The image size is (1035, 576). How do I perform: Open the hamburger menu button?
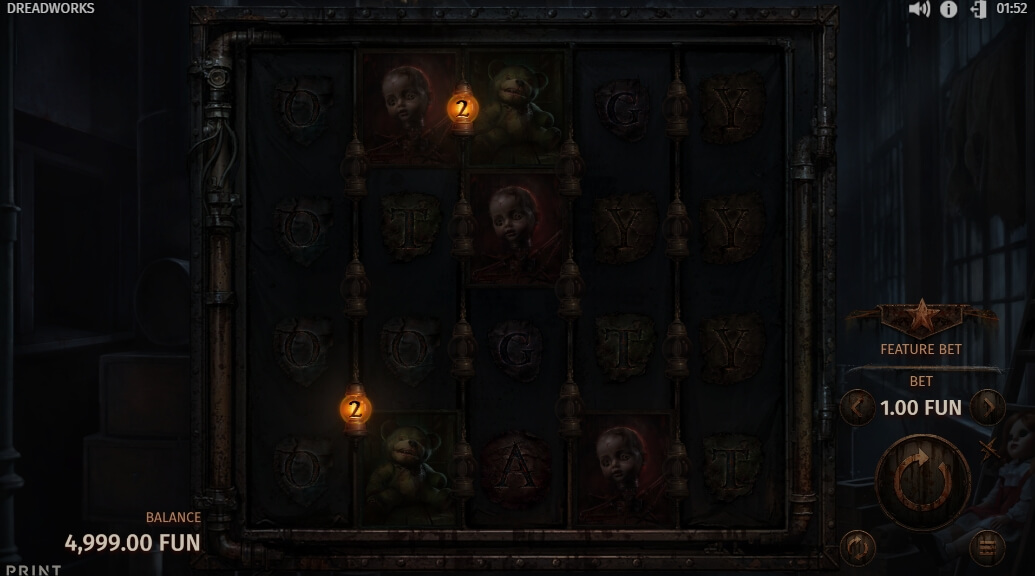point(987,547)
